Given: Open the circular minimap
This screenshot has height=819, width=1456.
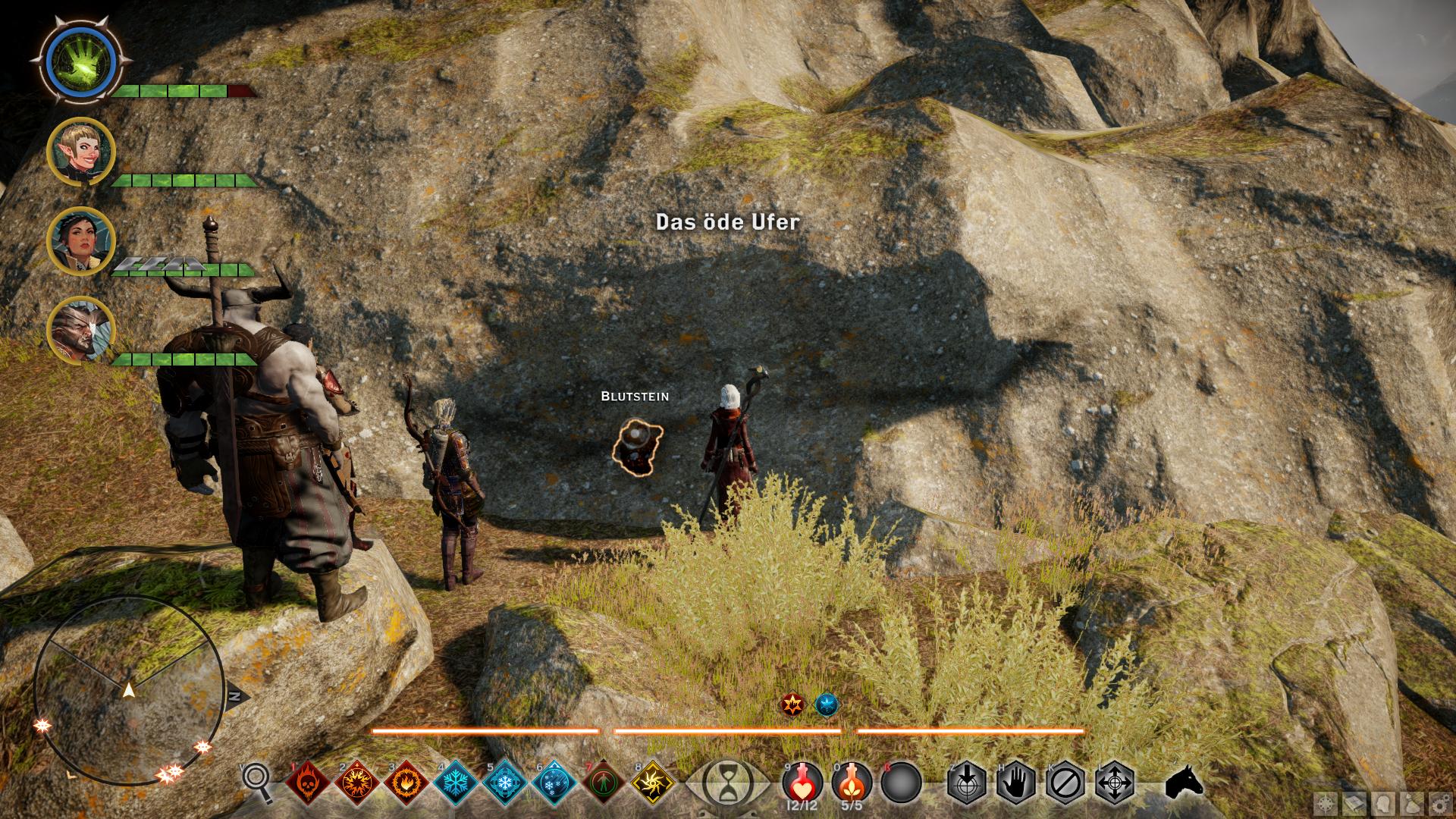Looking at the screenshot, I should pos(129,689).
